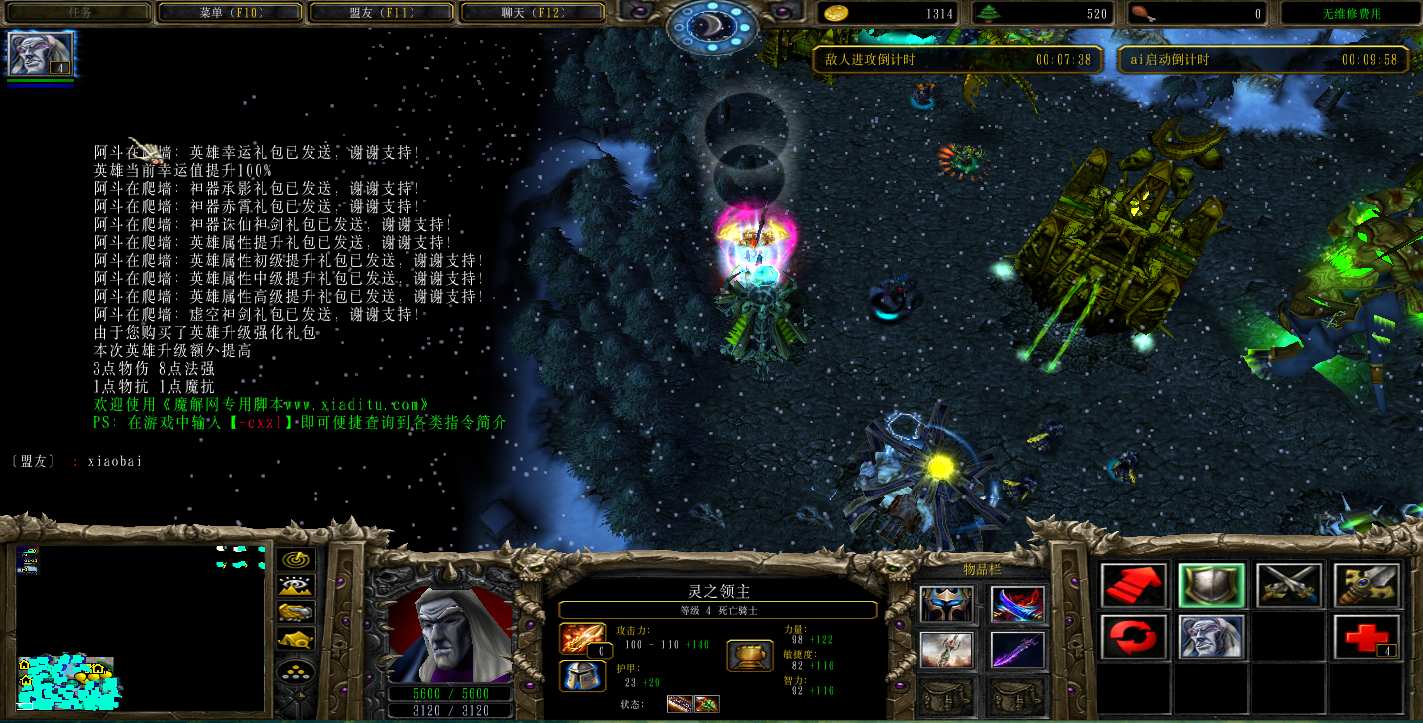Screen dimensions: 1423x723
Task: Open the 盟友 (F11) allies panel
Action: click(382, 13)
